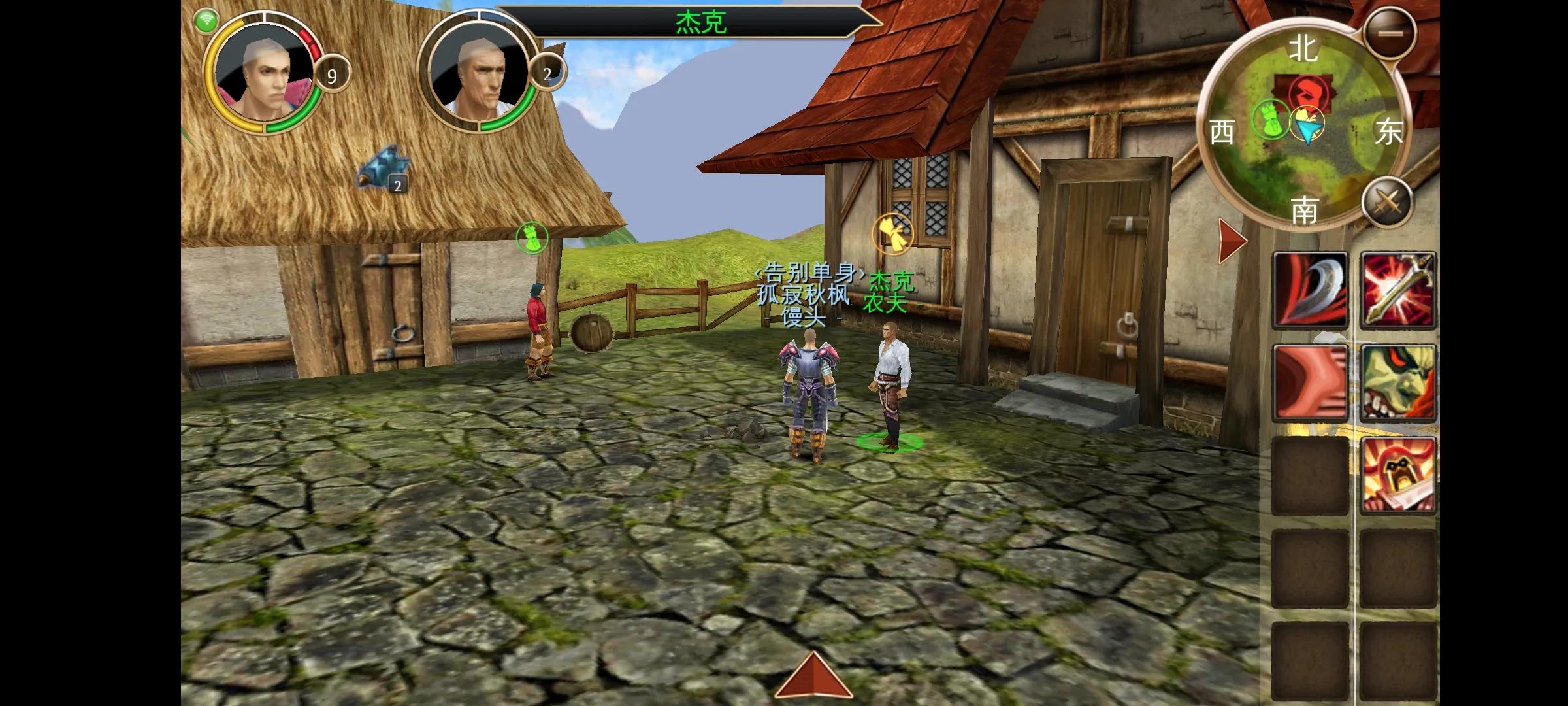Tap the green connection signal indicator
This screenshot has width=1568, height=706.
point(206,21)
